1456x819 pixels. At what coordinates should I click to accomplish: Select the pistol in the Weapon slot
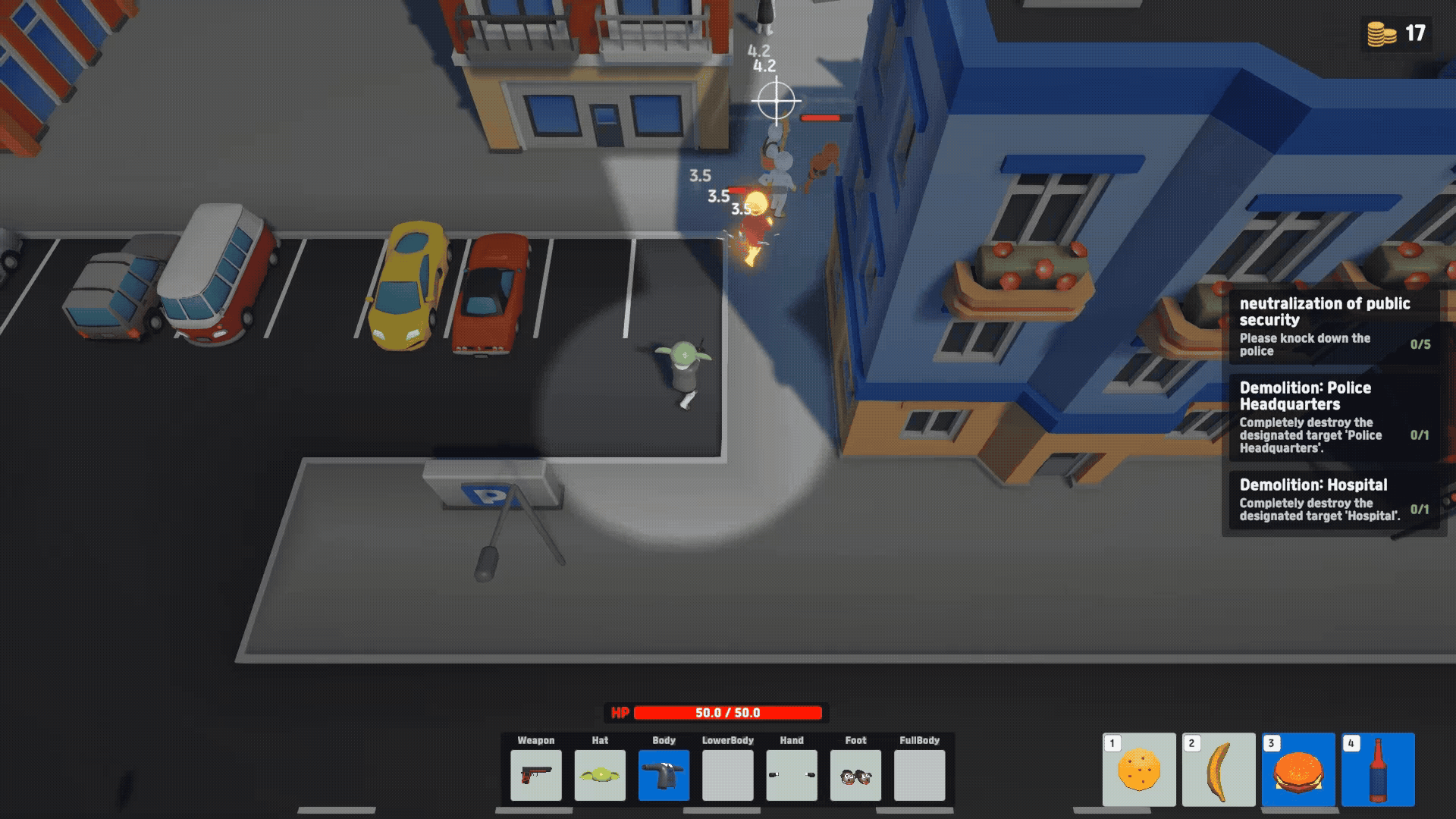(535, 777)
